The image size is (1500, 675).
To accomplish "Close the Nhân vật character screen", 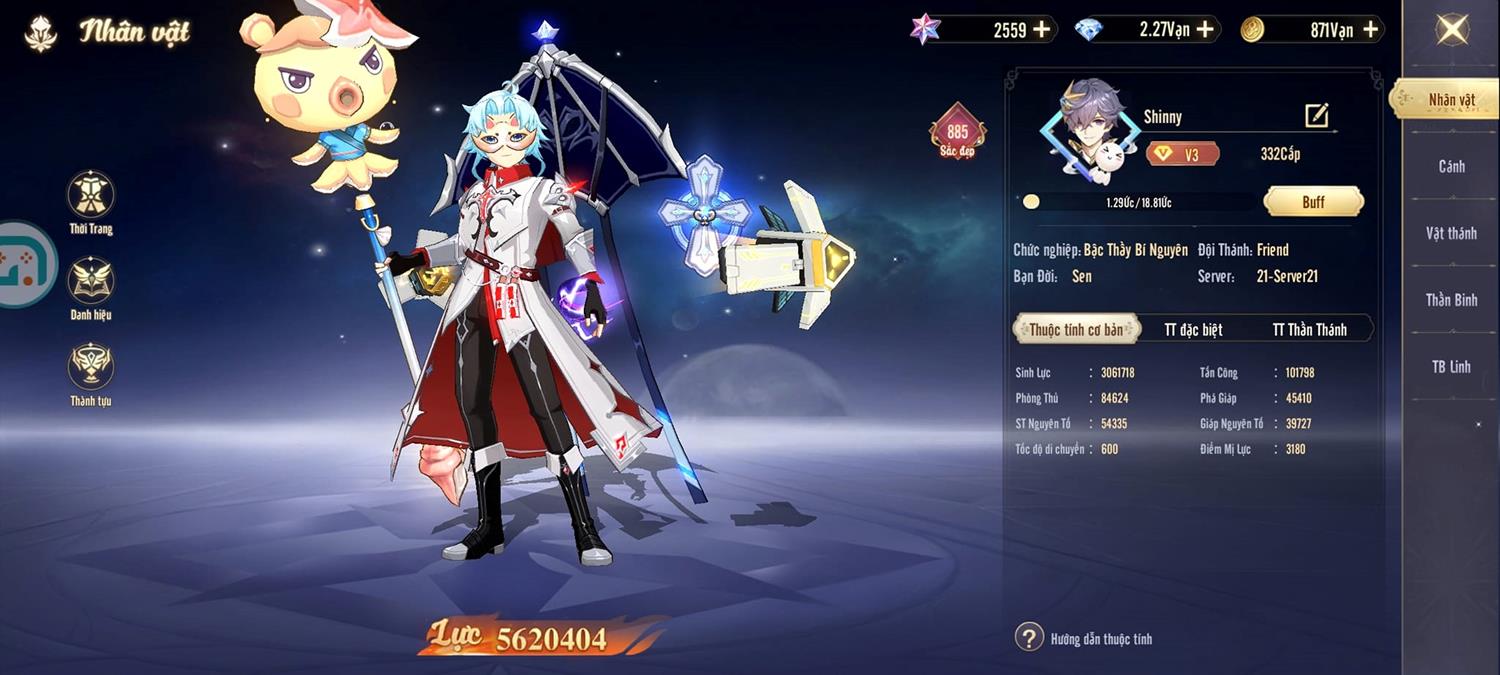I will [x=1452, y=29].
